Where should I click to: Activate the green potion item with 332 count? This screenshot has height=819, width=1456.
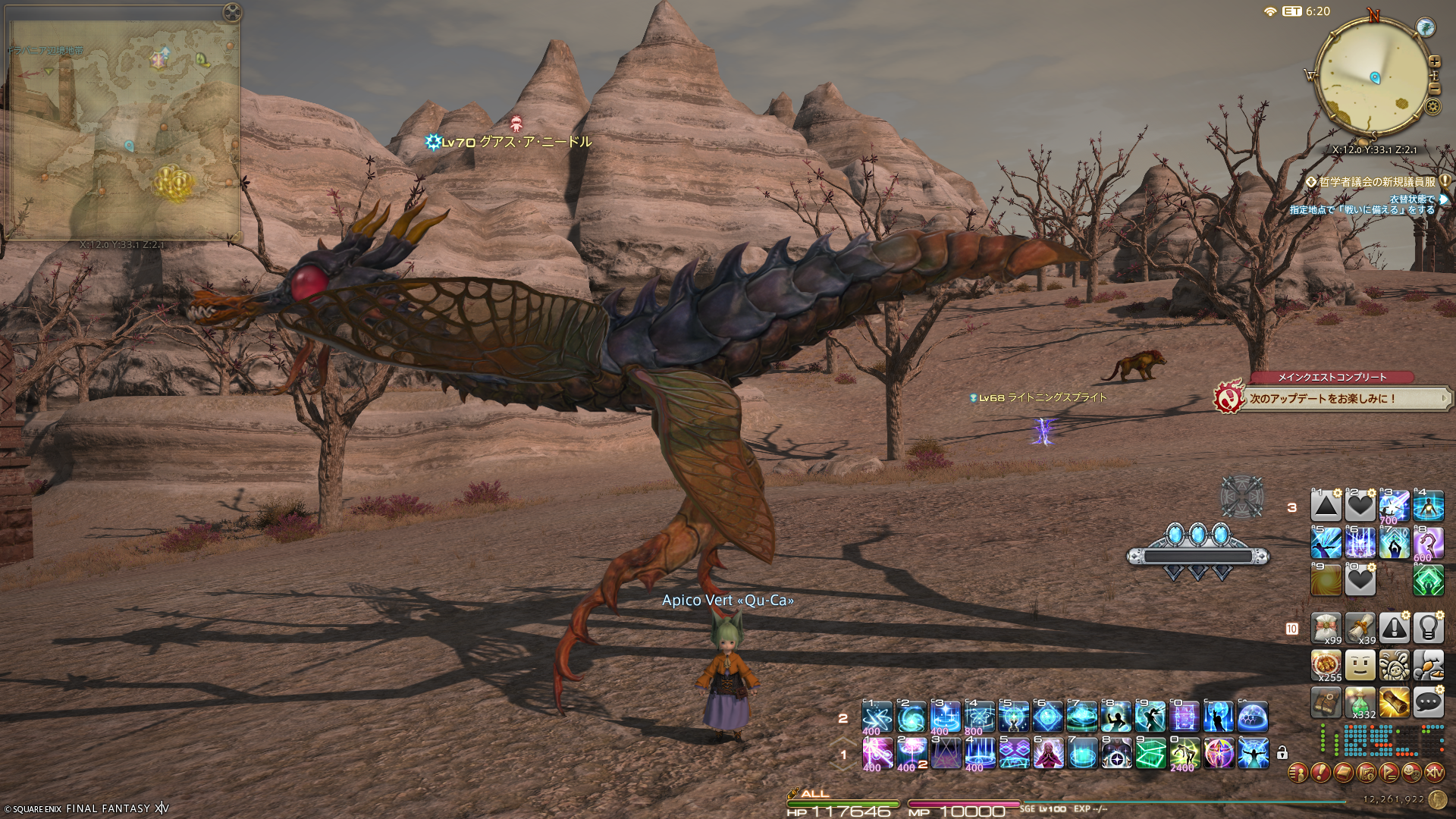tap(1360, 702)
